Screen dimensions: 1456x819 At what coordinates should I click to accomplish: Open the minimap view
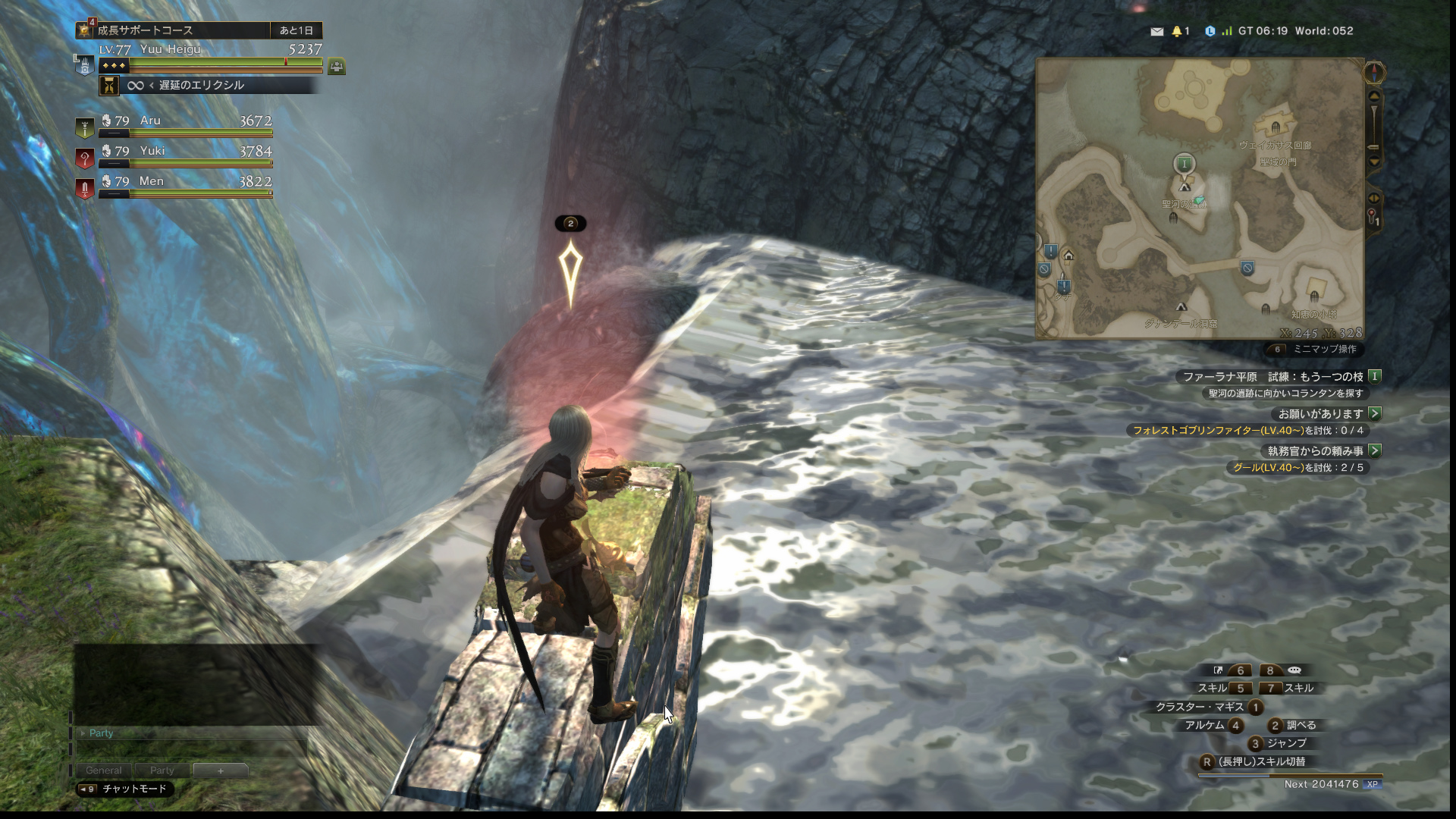[x=1199, y=198]
